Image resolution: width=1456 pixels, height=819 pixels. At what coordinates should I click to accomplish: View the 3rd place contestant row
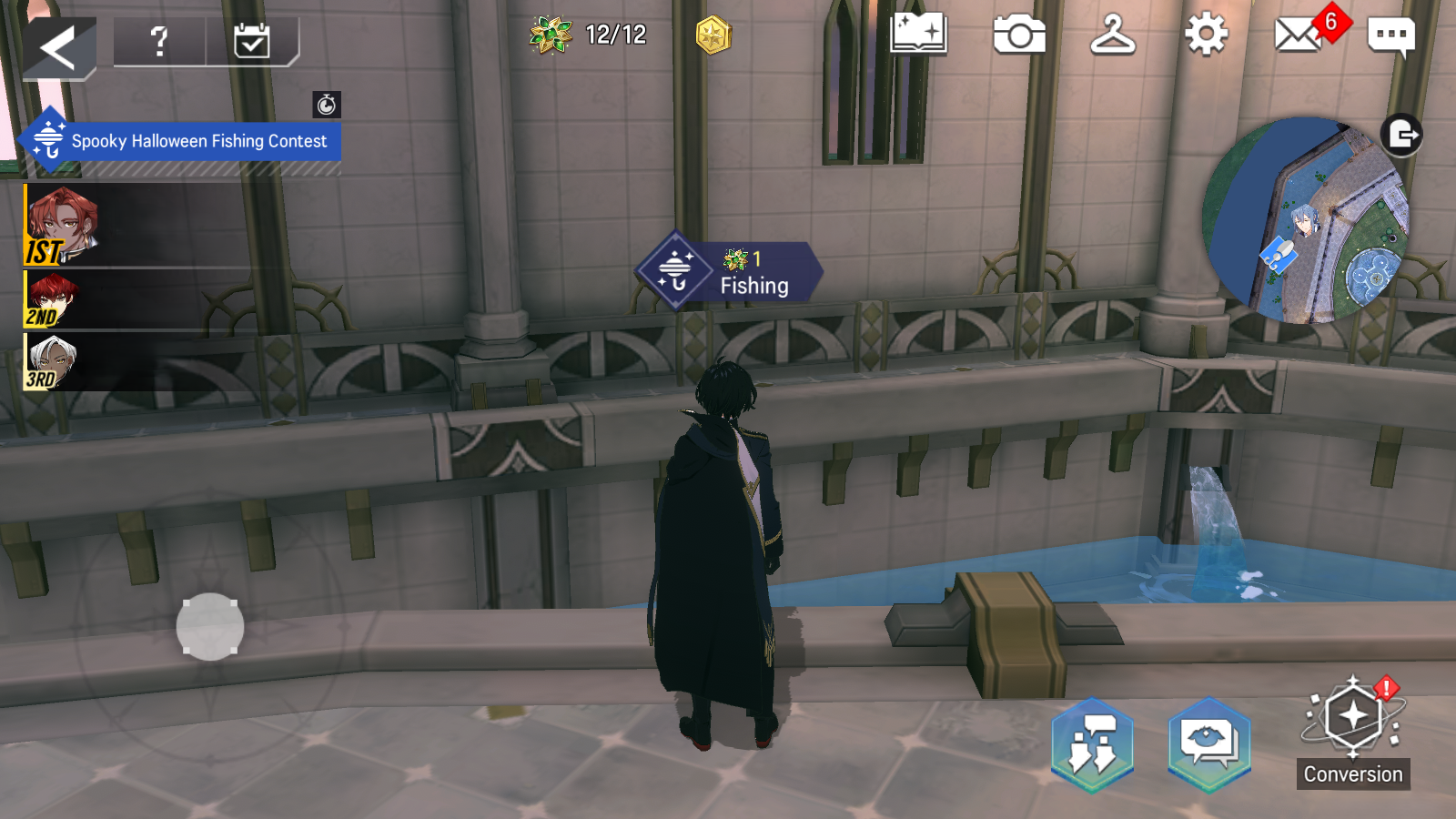pos(136,361)
